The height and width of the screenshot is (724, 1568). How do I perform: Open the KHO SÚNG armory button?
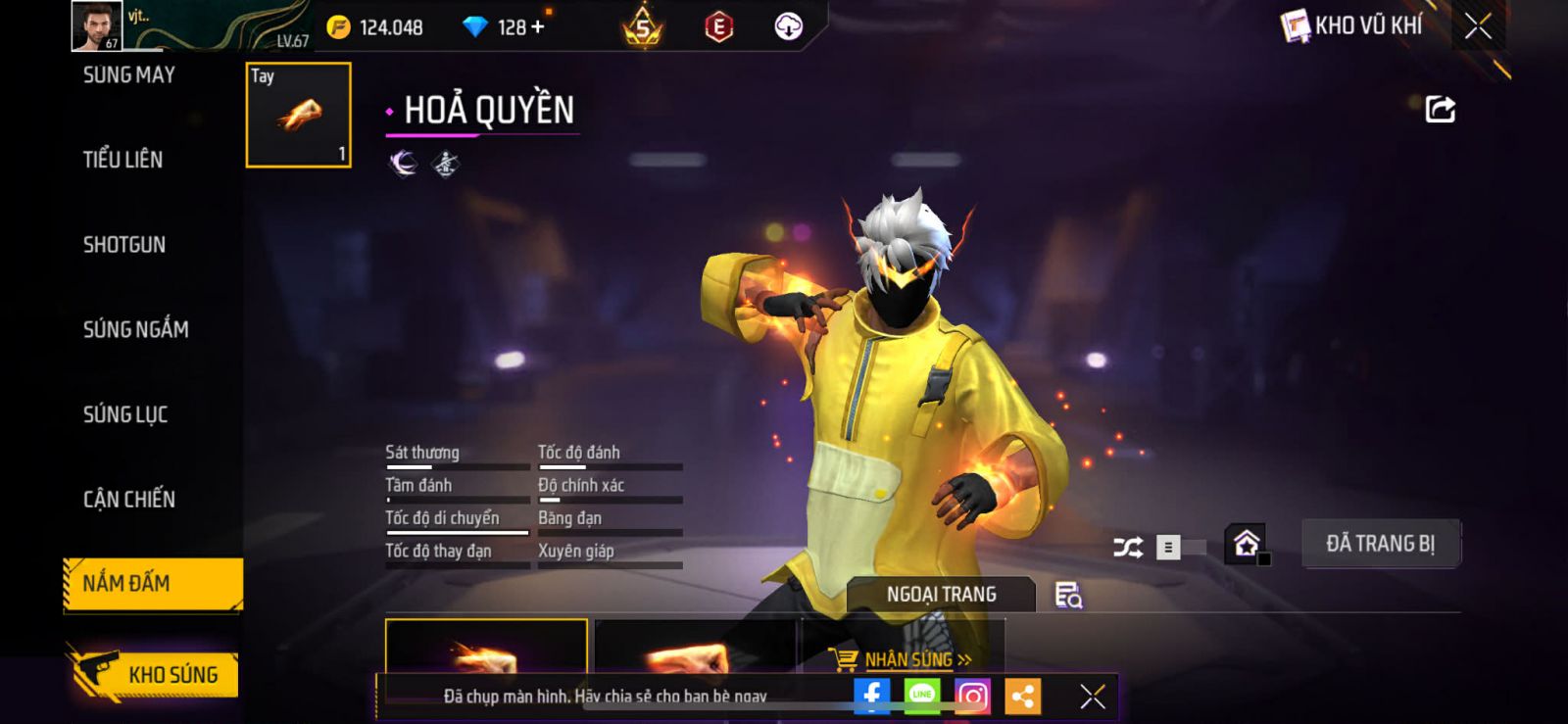(x=155, y=674)
